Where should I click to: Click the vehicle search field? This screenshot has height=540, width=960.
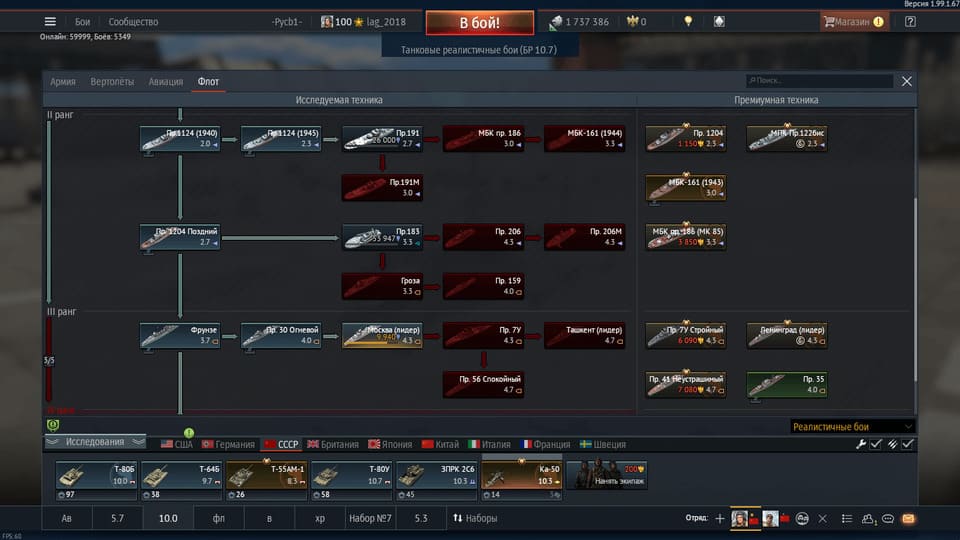[x=820, y=81]
